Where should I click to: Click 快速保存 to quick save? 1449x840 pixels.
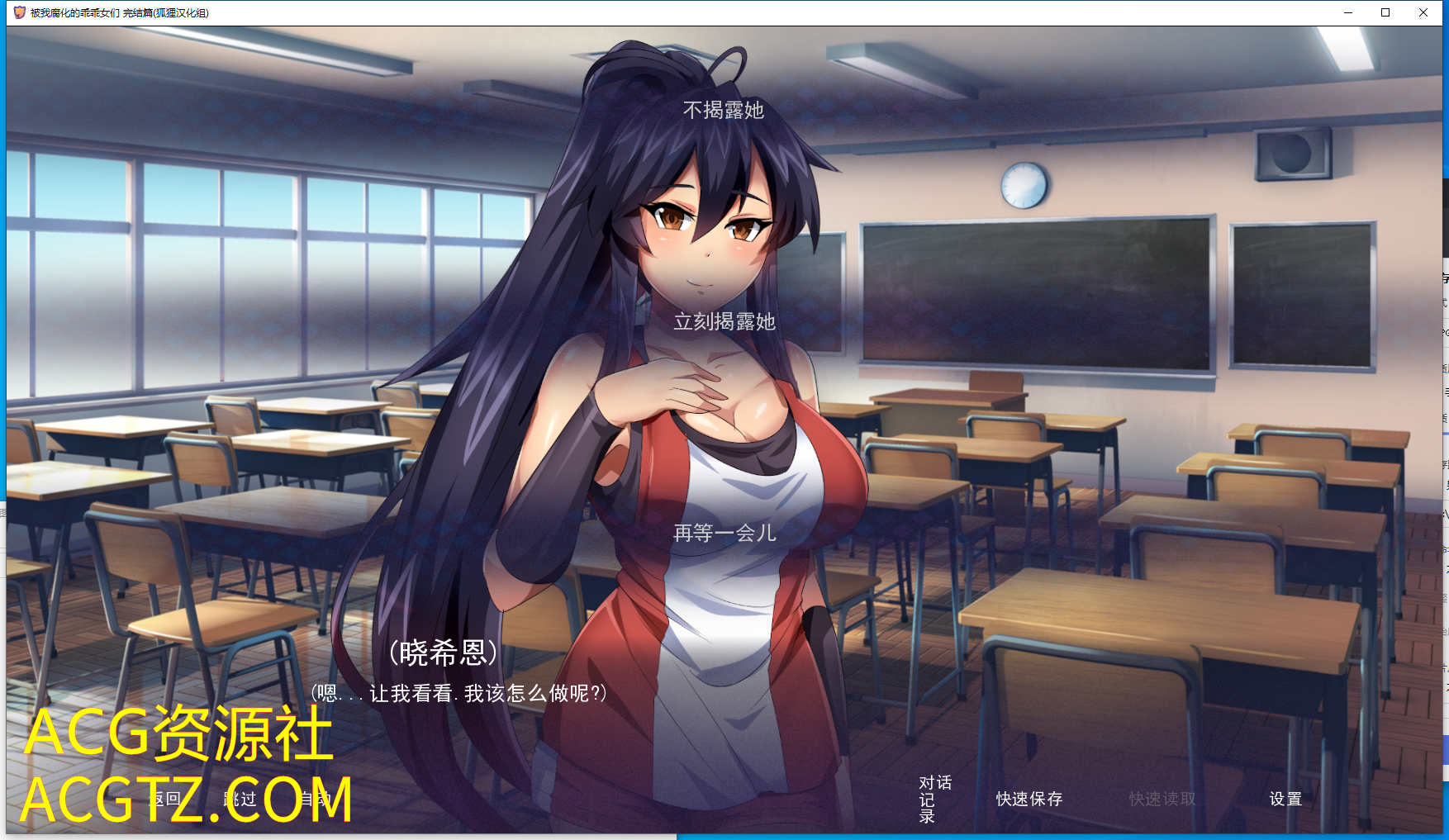[1029, 799]
